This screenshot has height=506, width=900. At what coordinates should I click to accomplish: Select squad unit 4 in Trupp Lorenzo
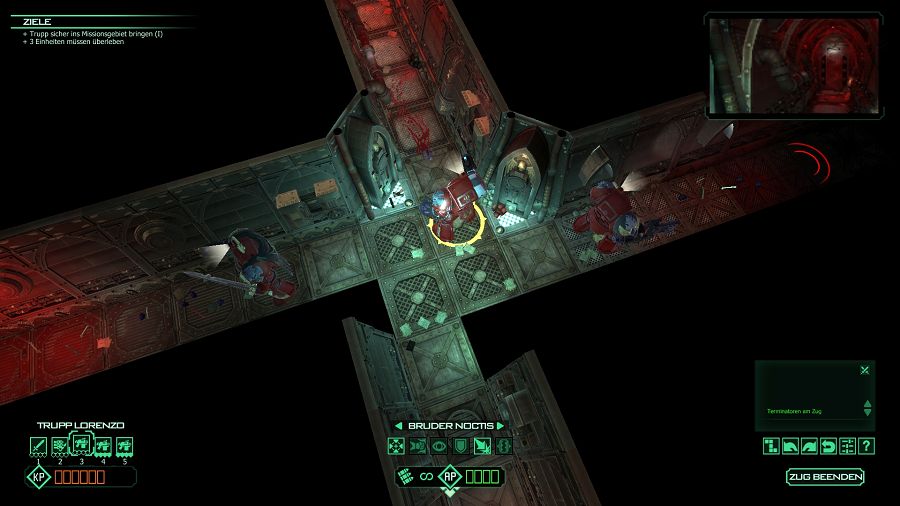click(x=103, y=446)
